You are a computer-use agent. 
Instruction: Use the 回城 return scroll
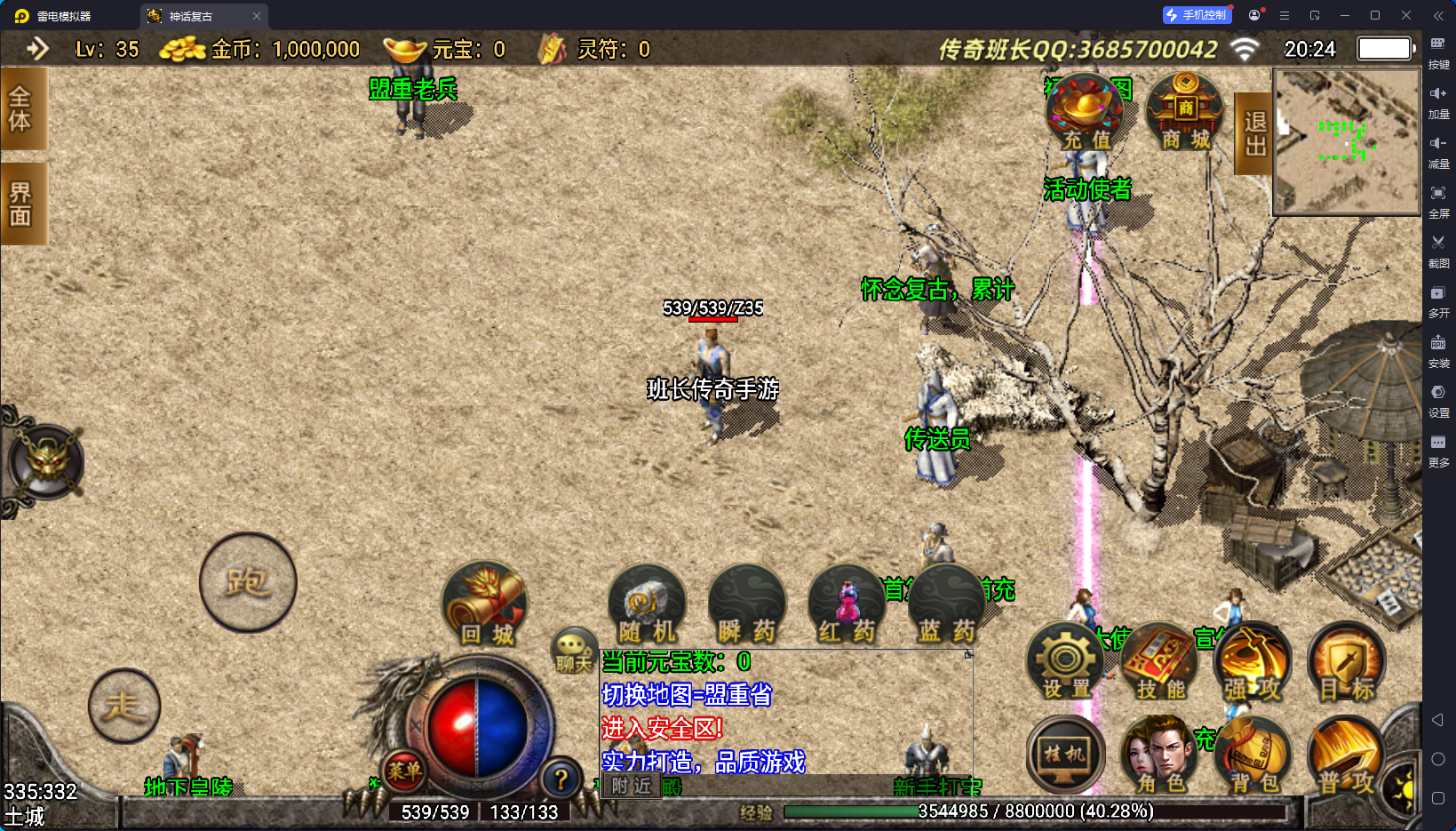point(485,605)
